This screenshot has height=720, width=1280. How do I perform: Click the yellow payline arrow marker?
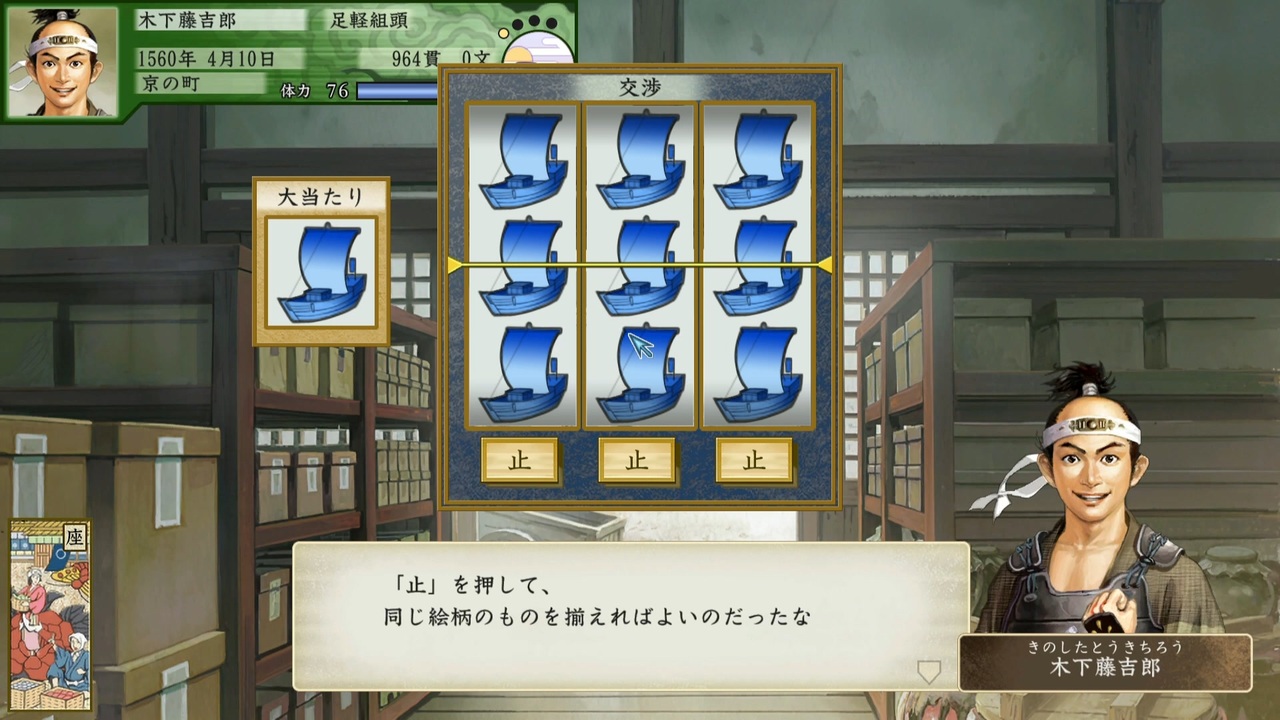tap(455, 265)
